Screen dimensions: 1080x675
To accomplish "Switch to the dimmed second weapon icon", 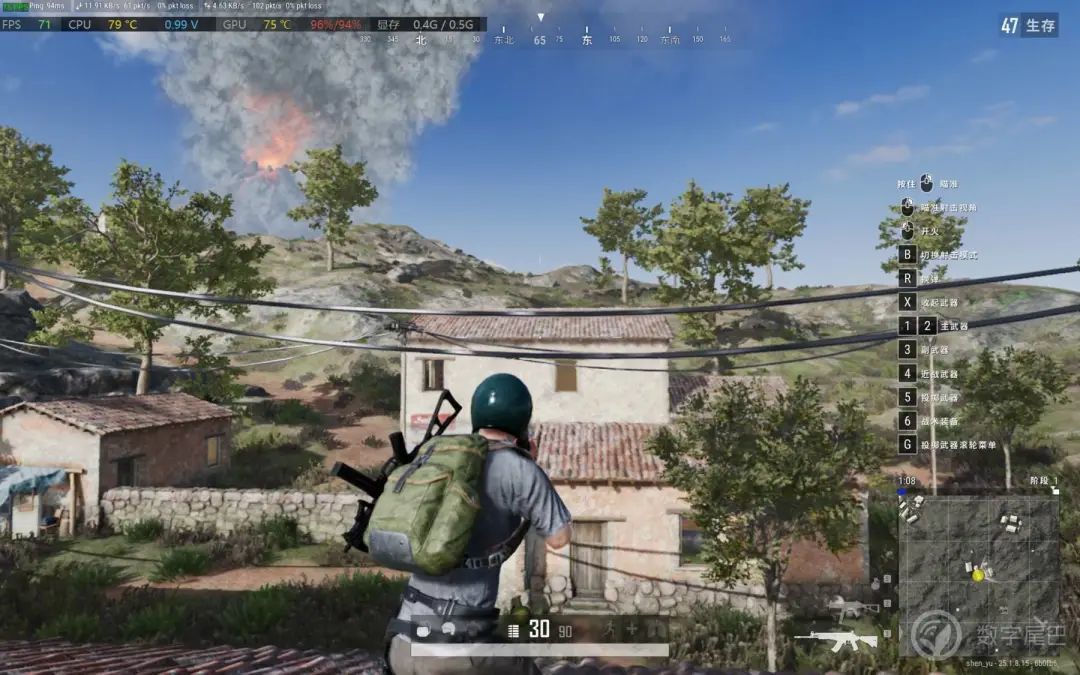I will [x=852, y=606].
